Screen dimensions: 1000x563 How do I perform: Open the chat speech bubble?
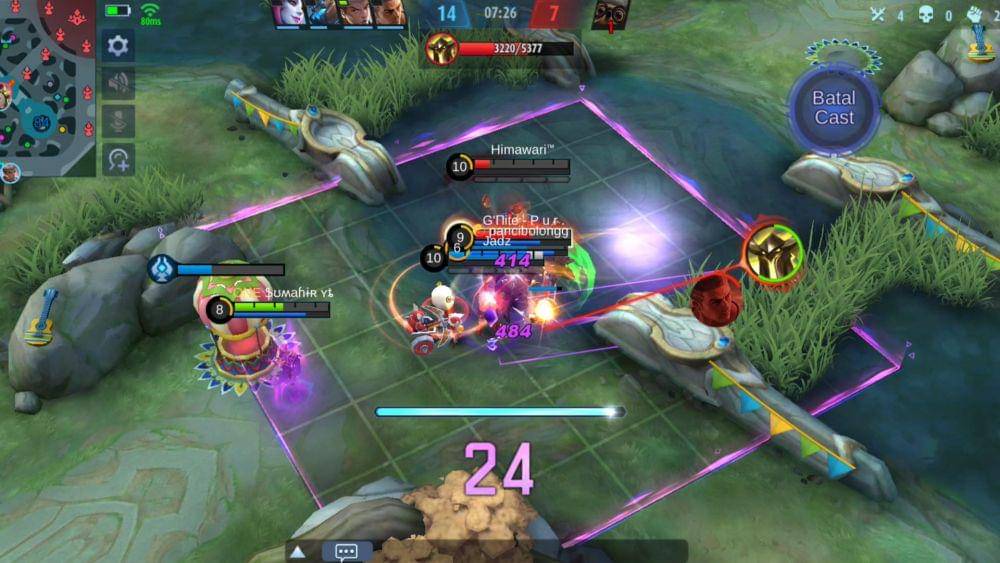(347, 551)
